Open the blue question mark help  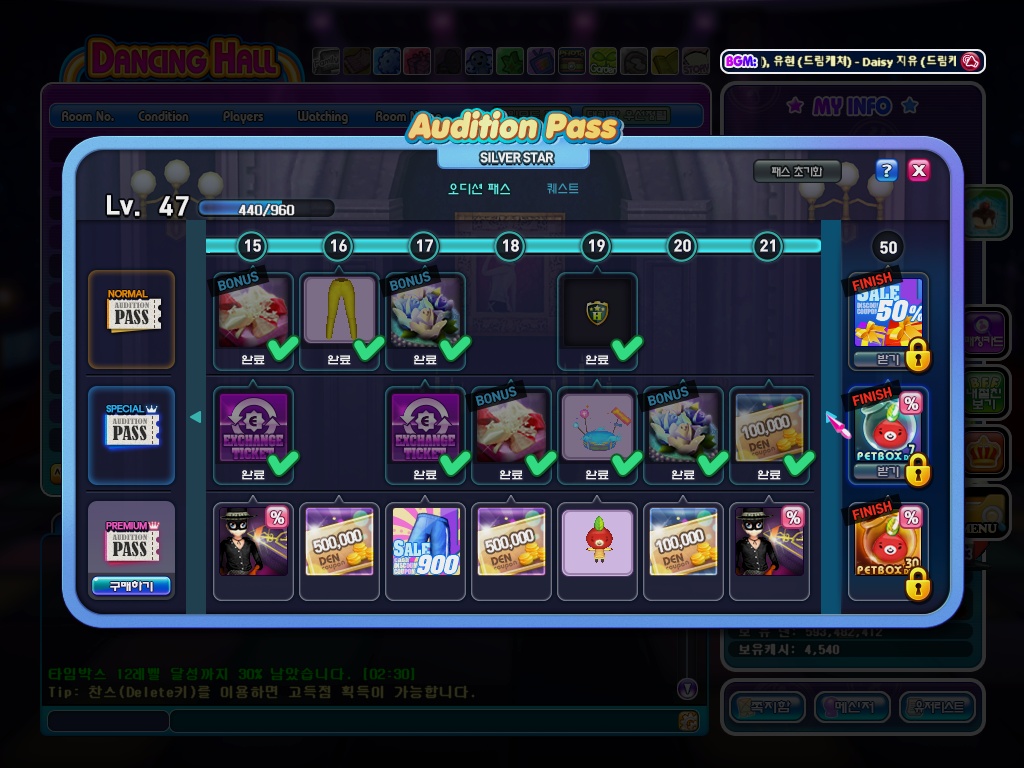pos(886,170)
